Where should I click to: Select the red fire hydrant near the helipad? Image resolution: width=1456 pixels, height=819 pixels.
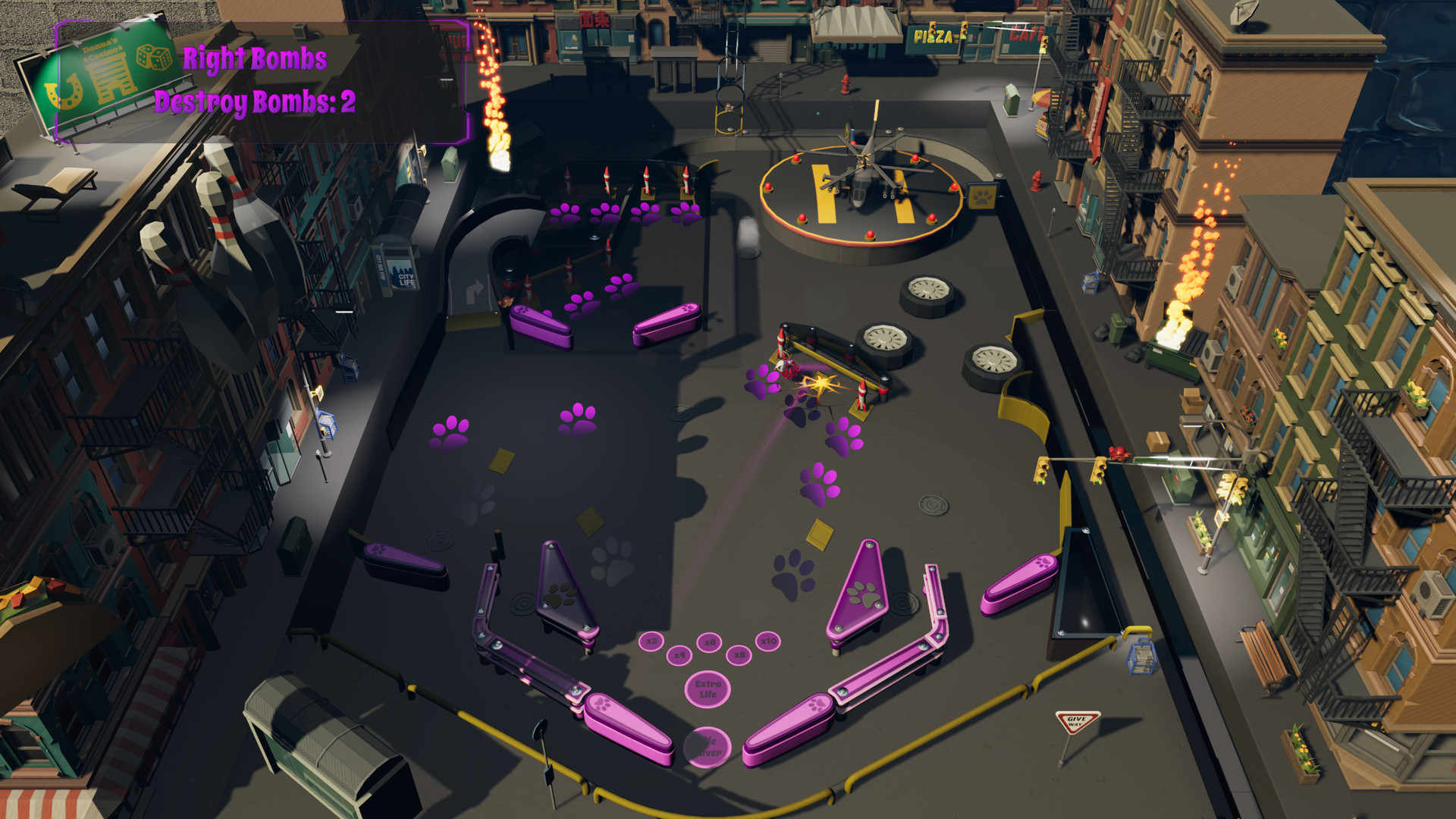pyautogui.click(x=846, y=83)
